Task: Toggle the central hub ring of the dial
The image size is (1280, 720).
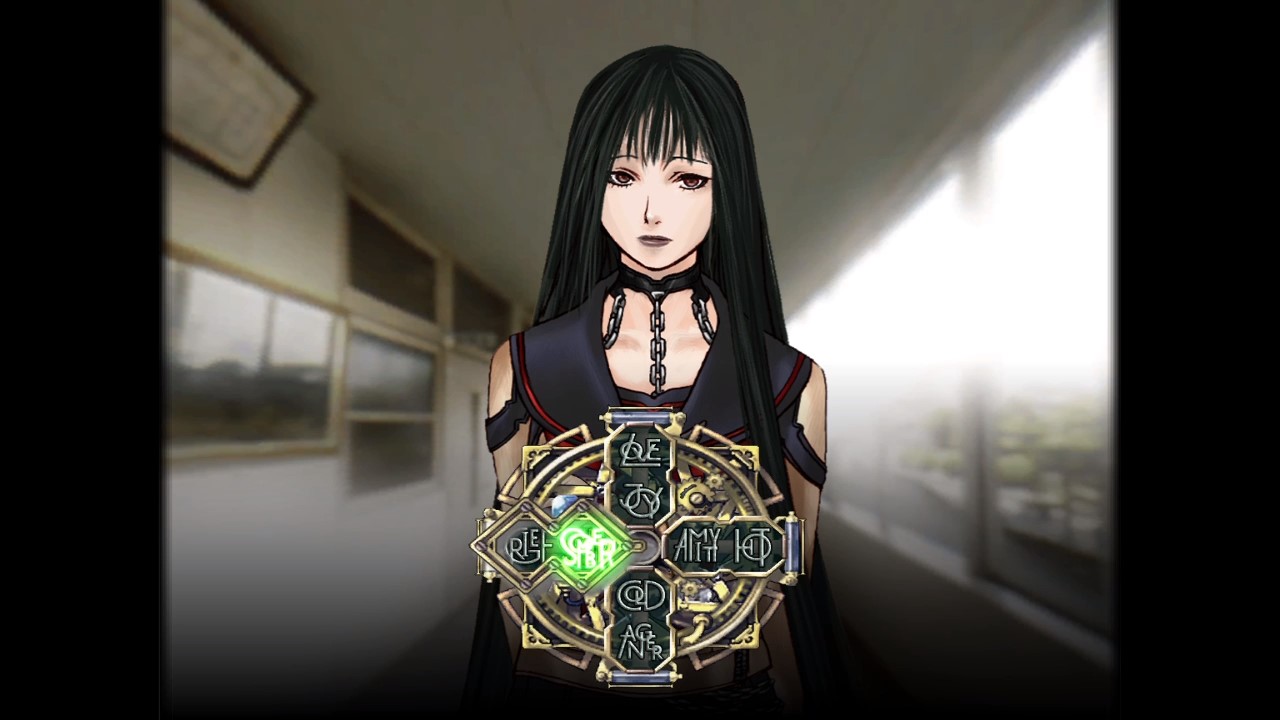Action: click(643, 546)
